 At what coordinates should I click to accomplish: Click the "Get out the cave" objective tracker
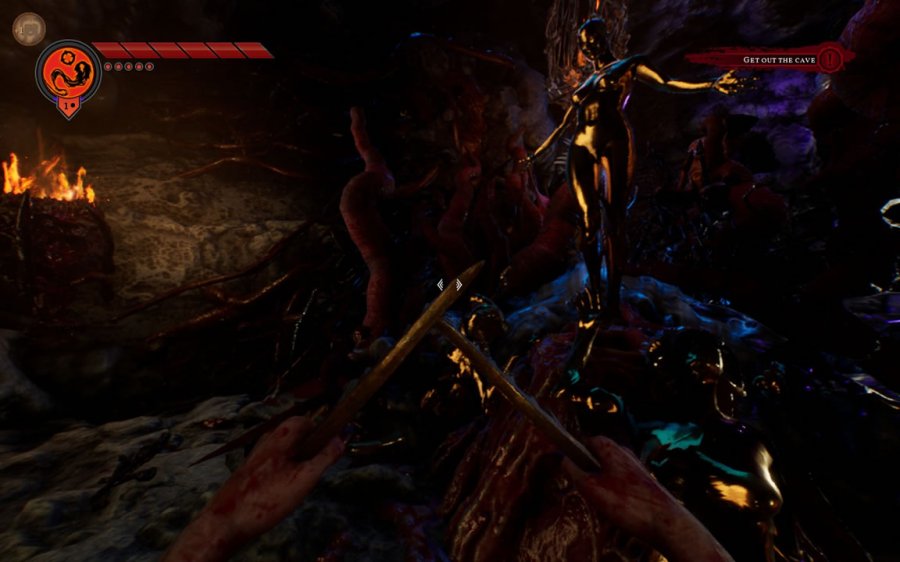[780, 60]
